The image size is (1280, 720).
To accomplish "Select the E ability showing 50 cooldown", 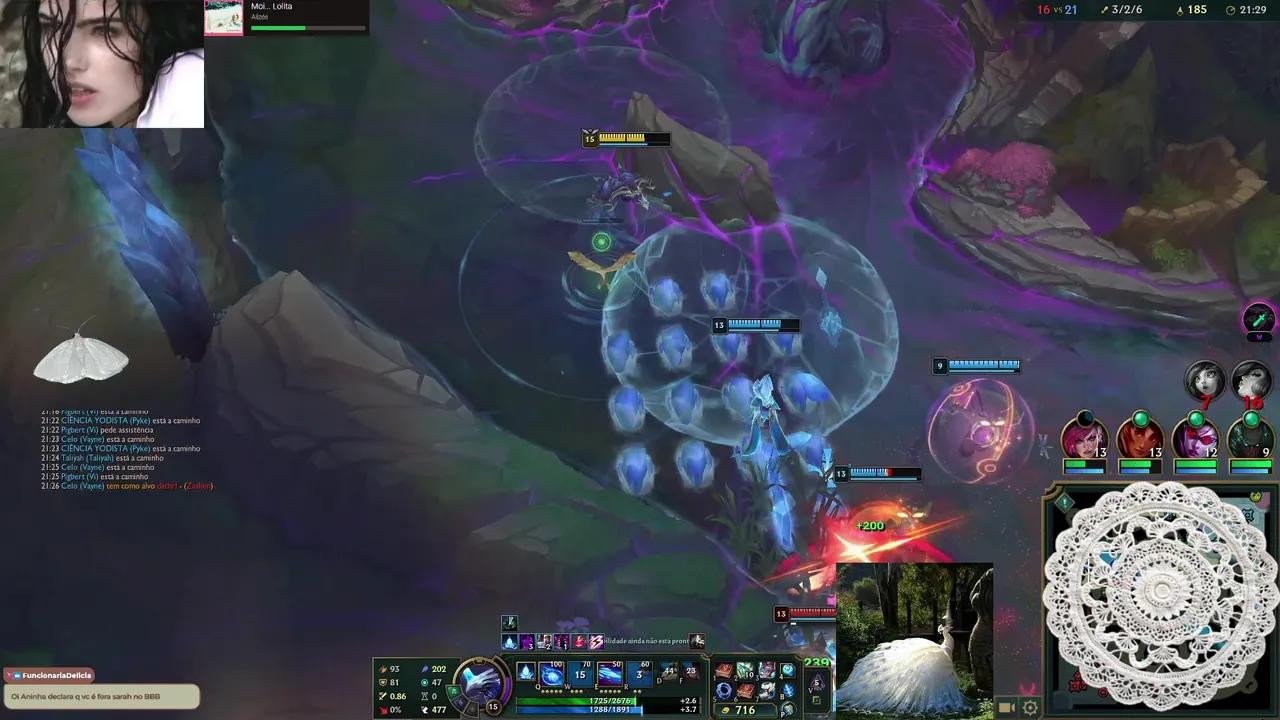I will (609, 673).
